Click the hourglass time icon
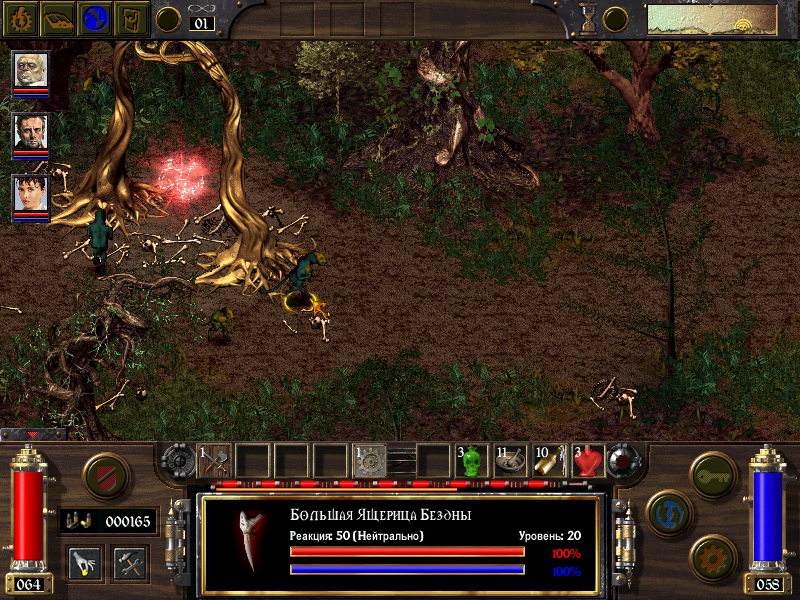Image resolution: width=800 pixels, height=600 pixels. pos(588,19)
